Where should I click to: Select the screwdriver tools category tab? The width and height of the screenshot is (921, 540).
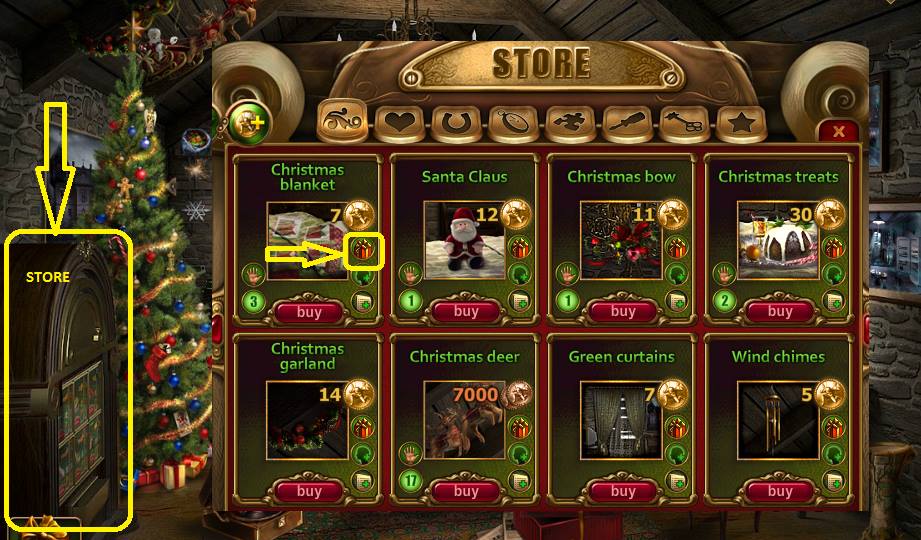pos(628,124)
